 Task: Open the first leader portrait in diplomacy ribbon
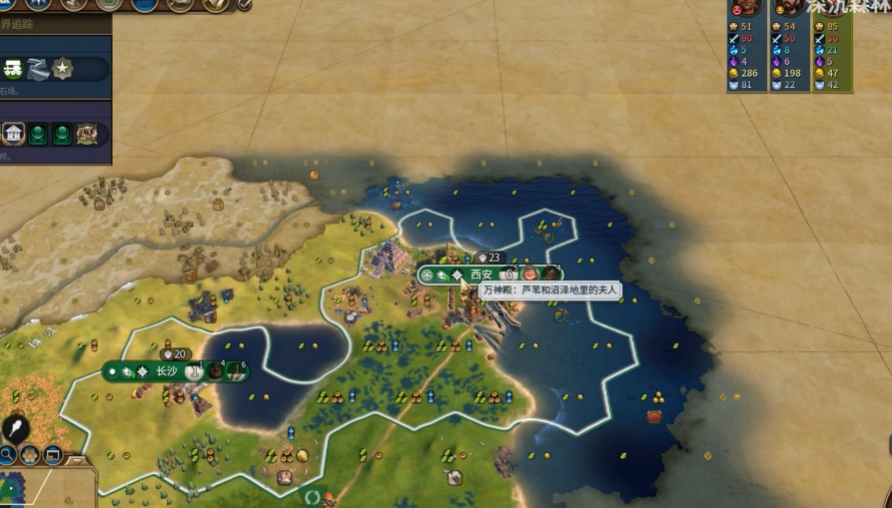[x=747, y=7]
